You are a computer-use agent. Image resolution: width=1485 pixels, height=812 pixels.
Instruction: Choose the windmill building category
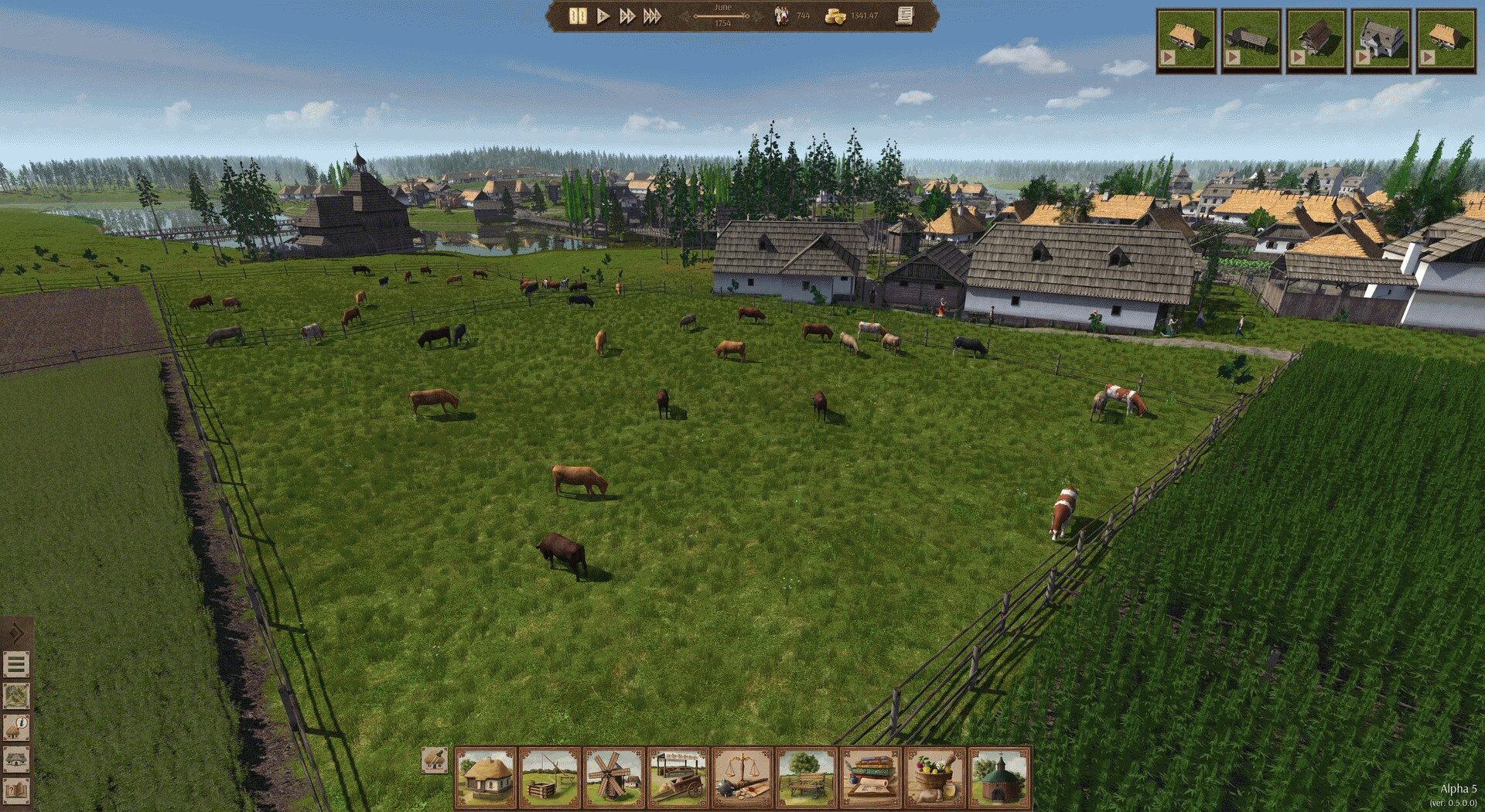coord(614,776)
